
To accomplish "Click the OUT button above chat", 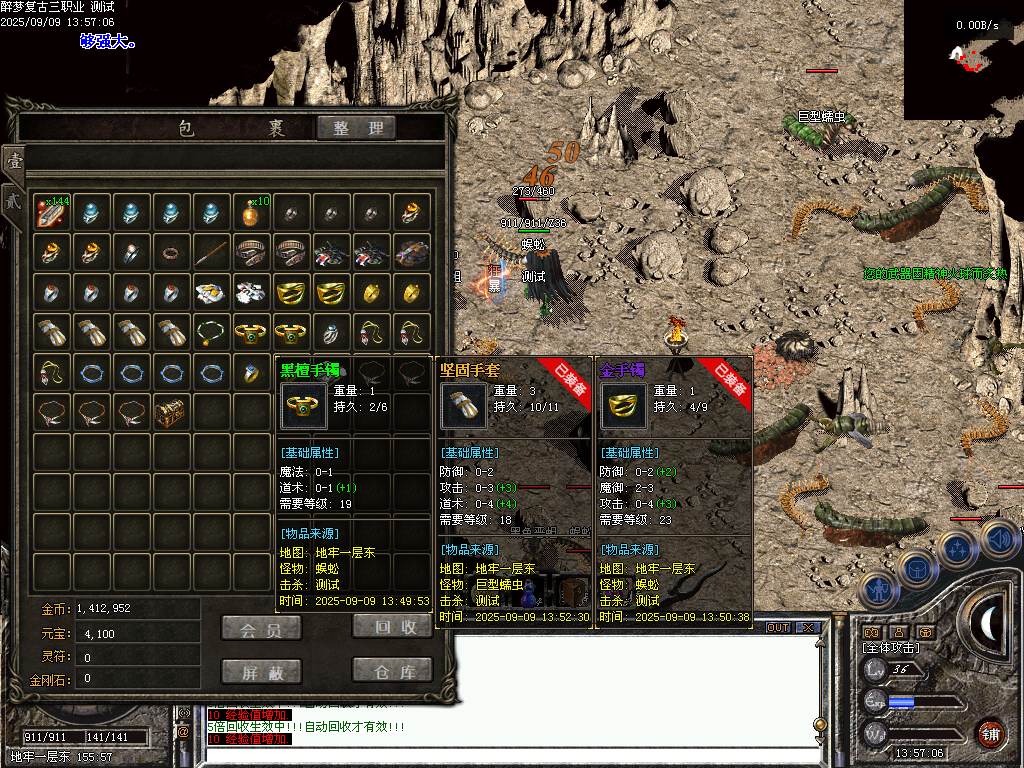I will click(x=778, y=628).
